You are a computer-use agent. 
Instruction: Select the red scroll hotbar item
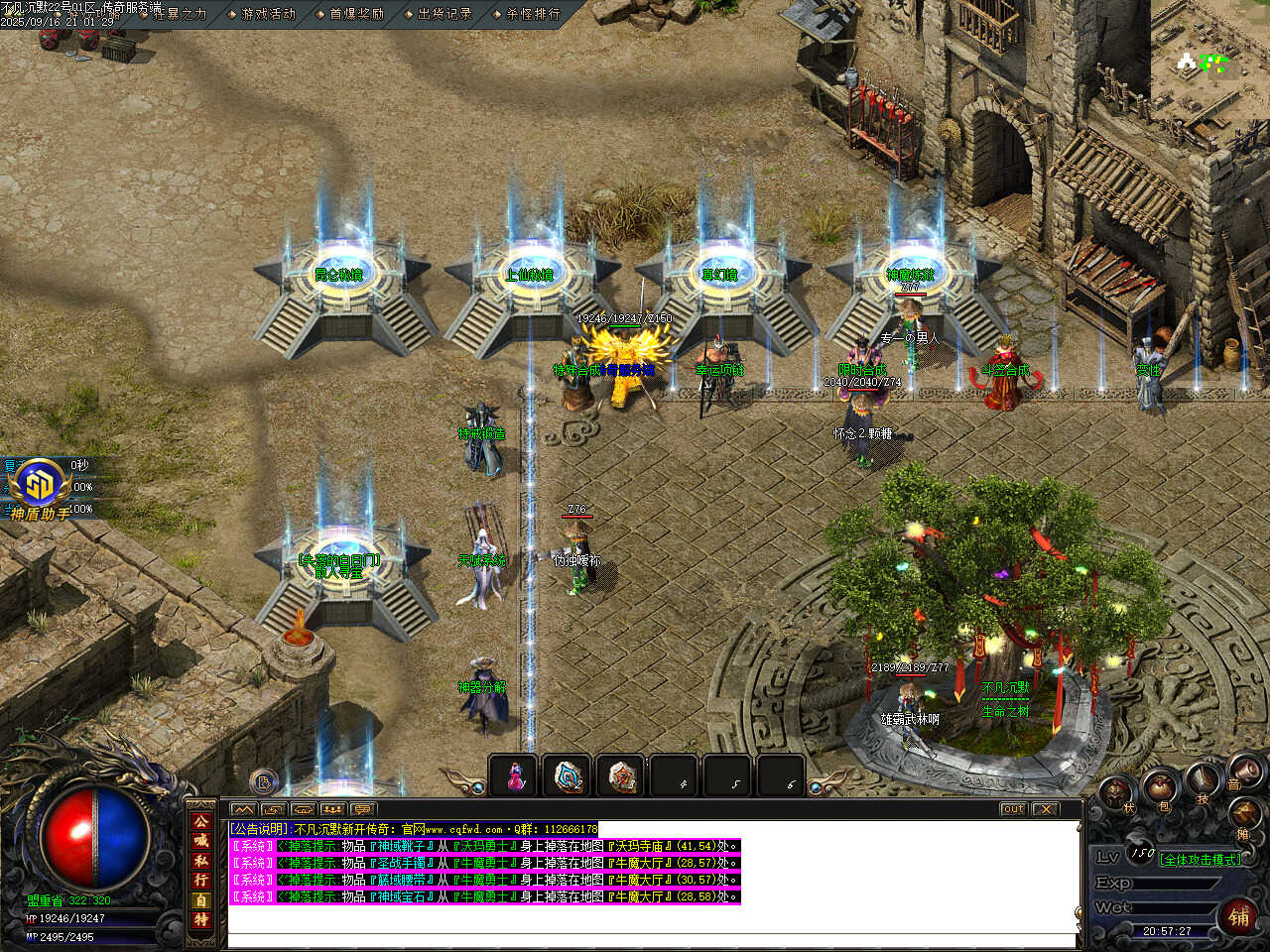[622, 775]
